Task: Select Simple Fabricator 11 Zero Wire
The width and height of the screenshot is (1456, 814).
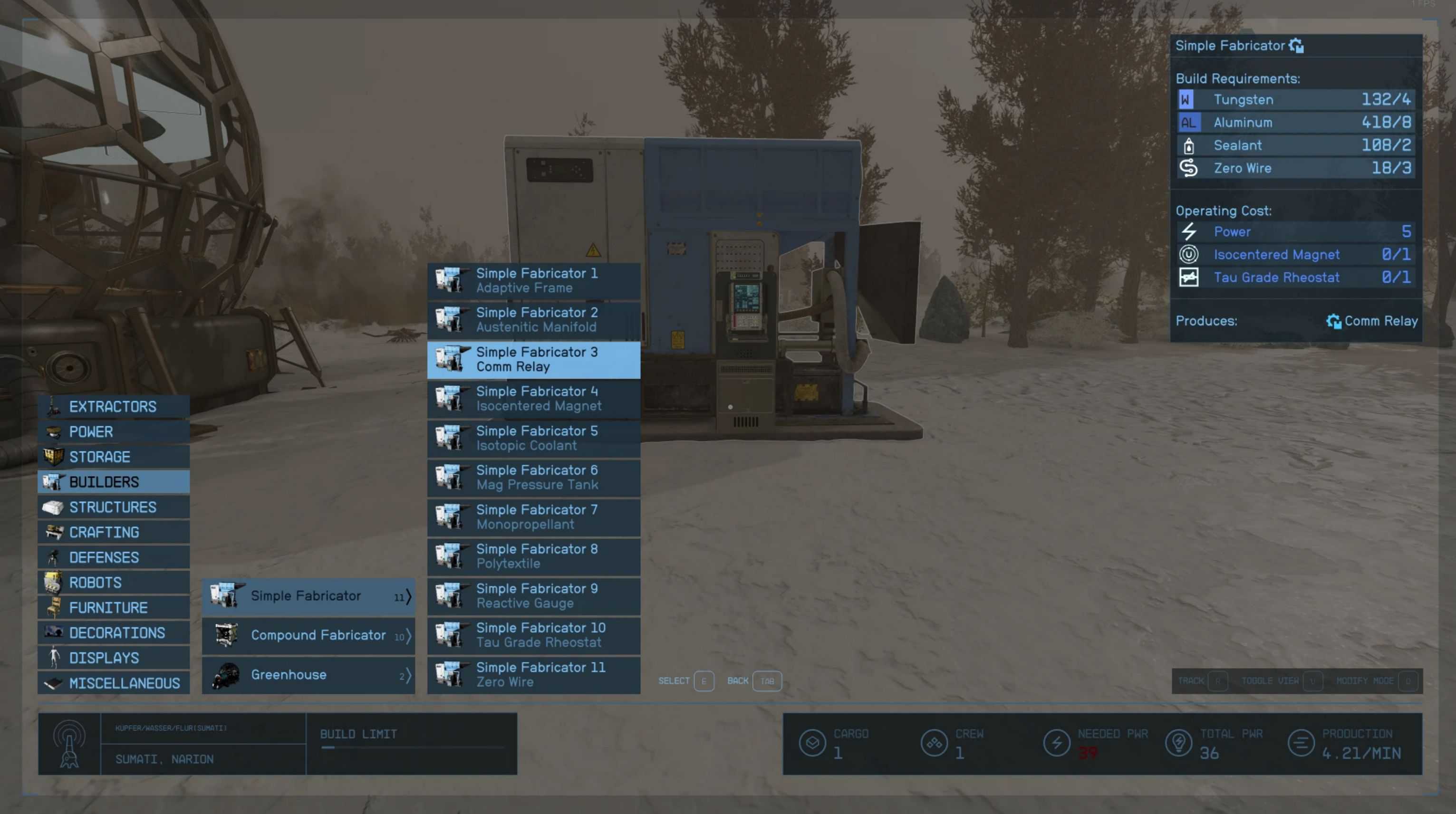Action: [x=533, y=674]
